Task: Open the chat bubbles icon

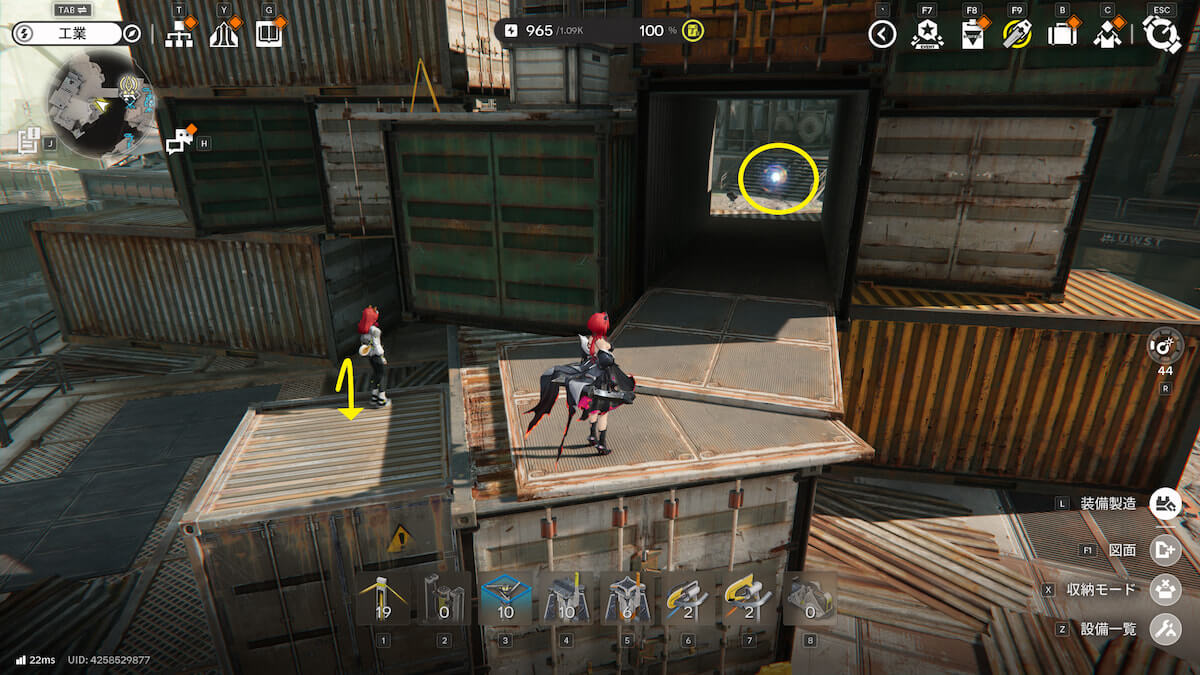Action: click(x=180, y=141)
